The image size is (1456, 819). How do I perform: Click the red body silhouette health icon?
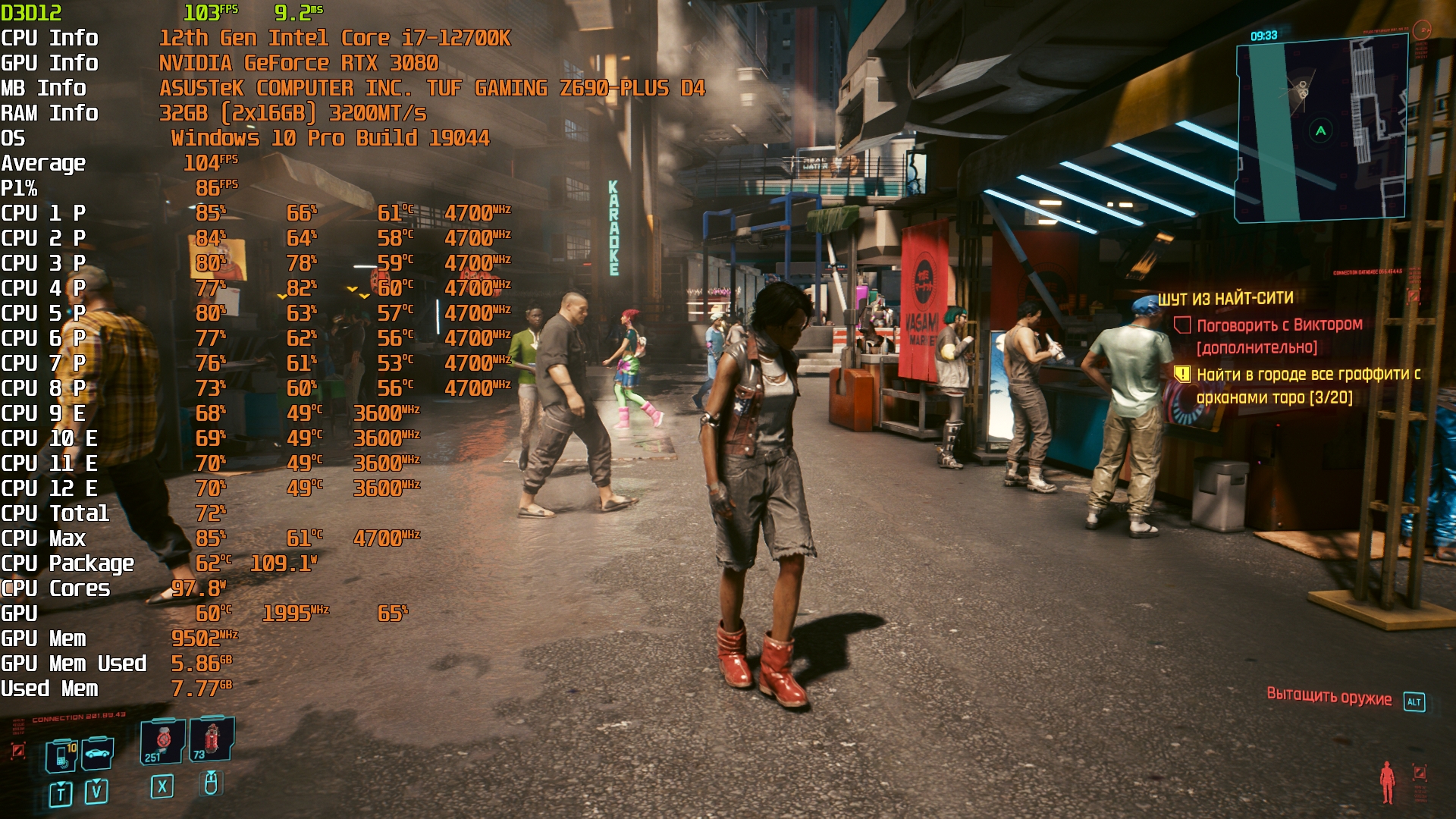[1387, 782]
